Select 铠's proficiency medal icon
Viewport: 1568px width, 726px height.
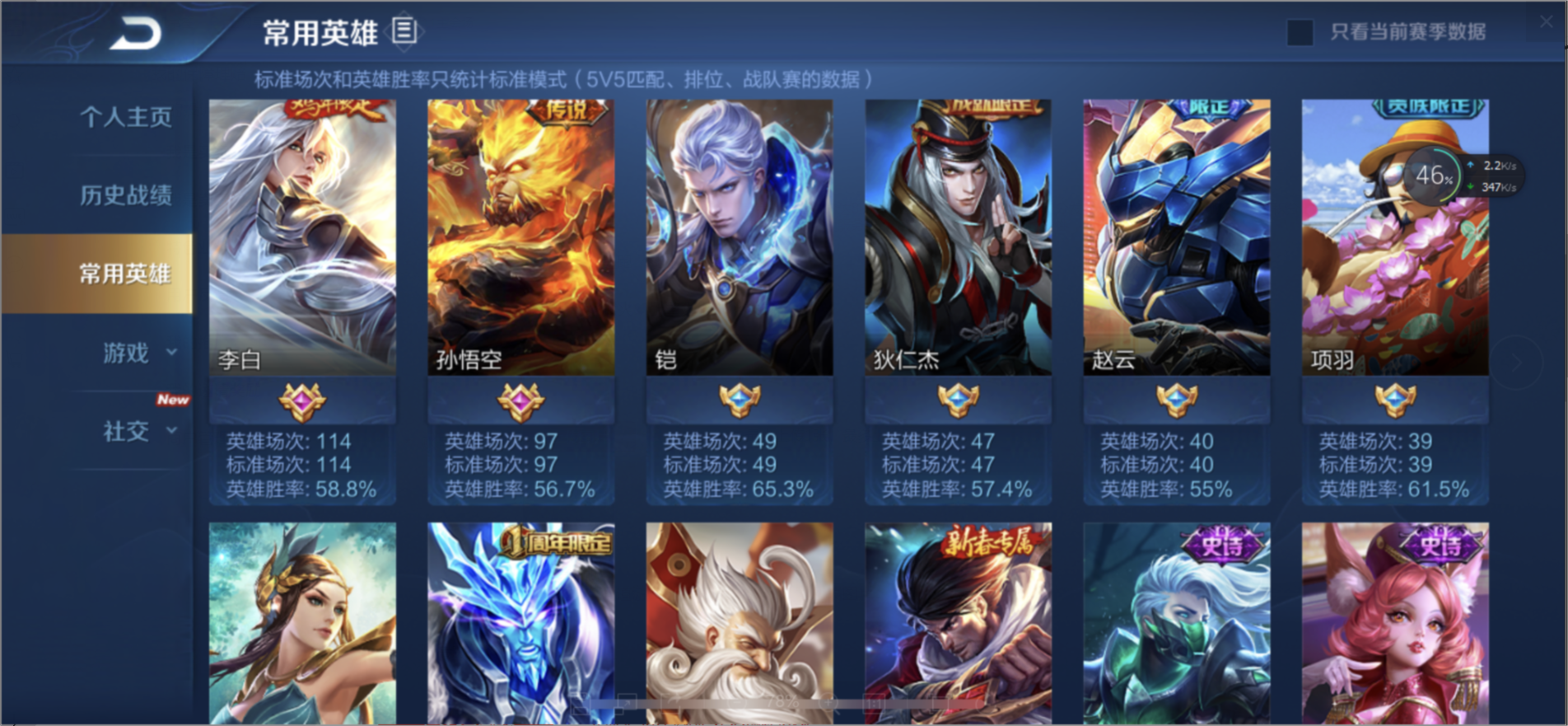pos(739,401)
